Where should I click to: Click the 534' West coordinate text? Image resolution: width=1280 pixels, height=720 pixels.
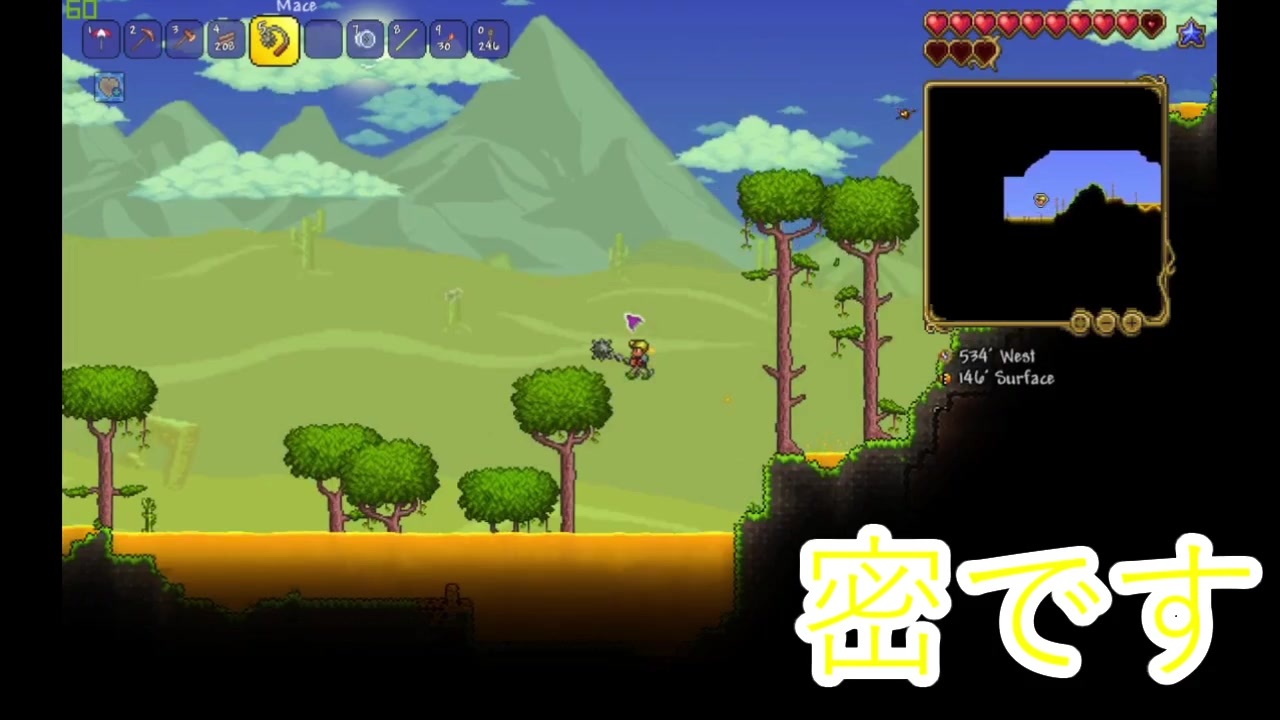(996, 356)
